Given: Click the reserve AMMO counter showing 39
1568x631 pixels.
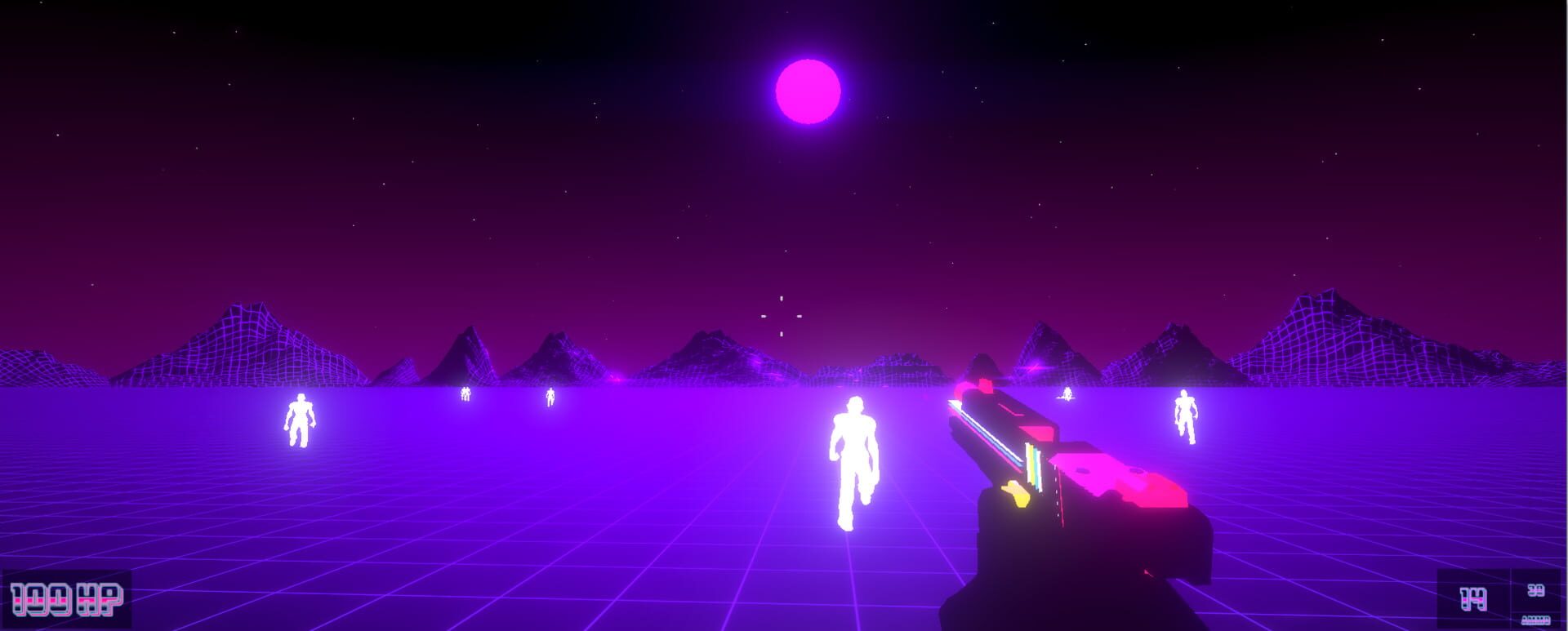Looking at the screenshot, I should tap(1535, 589).
